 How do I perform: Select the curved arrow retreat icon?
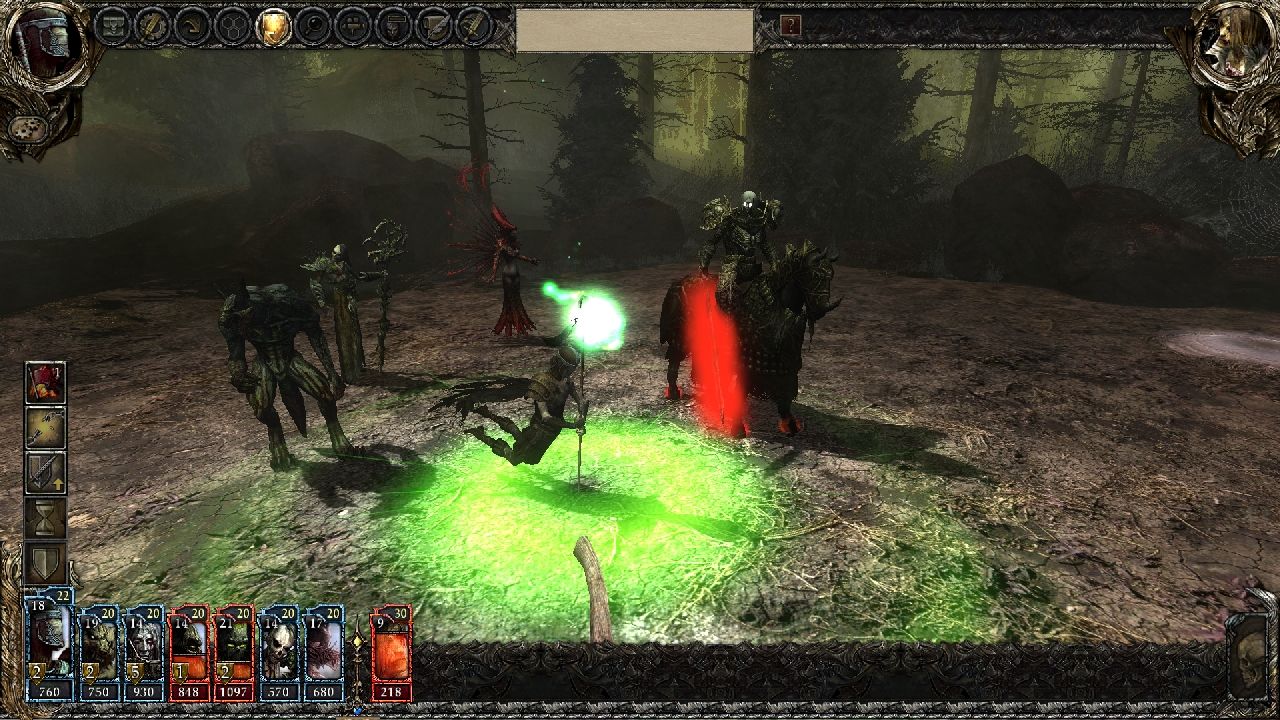click(194, 25)
